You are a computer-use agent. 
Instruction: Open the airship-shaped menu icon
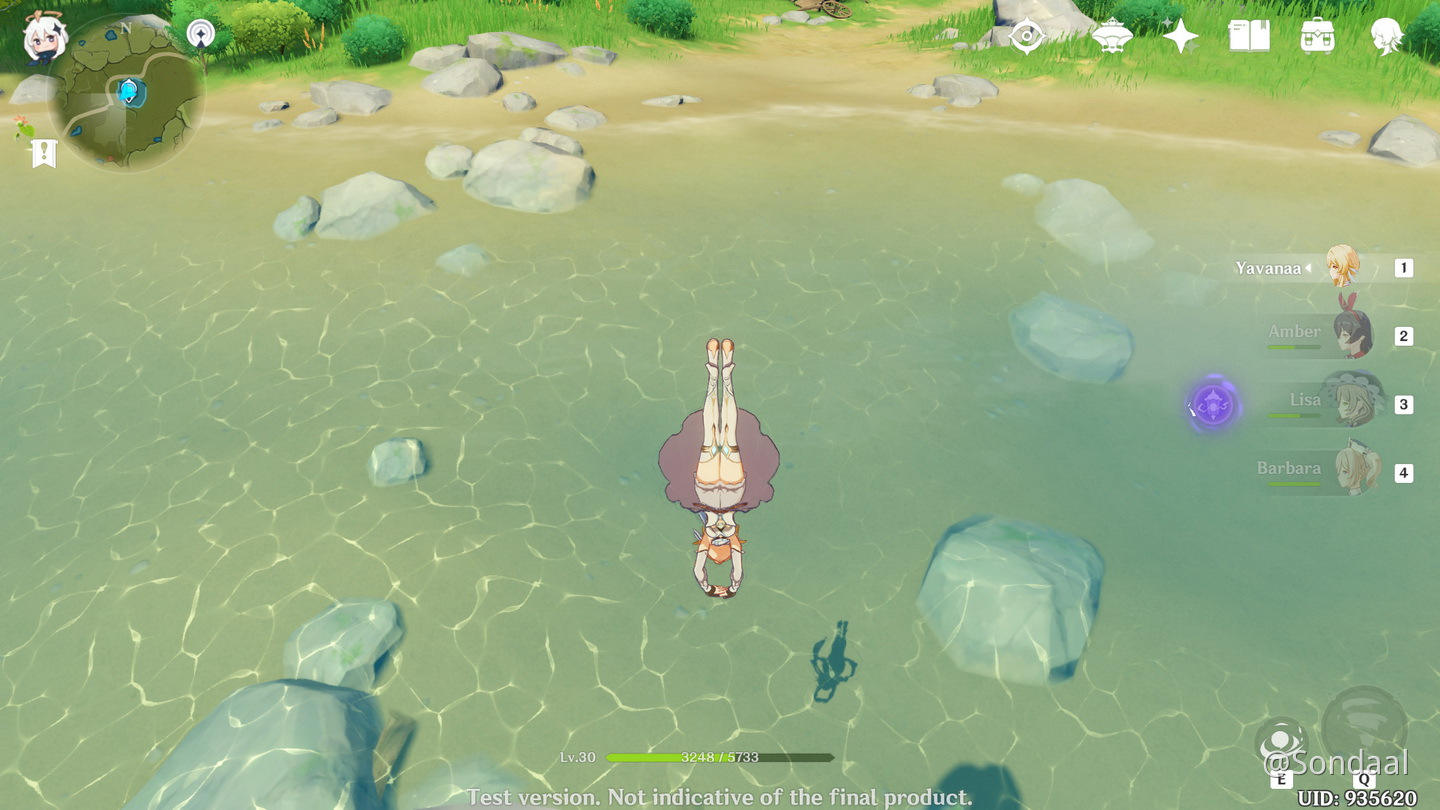point(1111,37)
